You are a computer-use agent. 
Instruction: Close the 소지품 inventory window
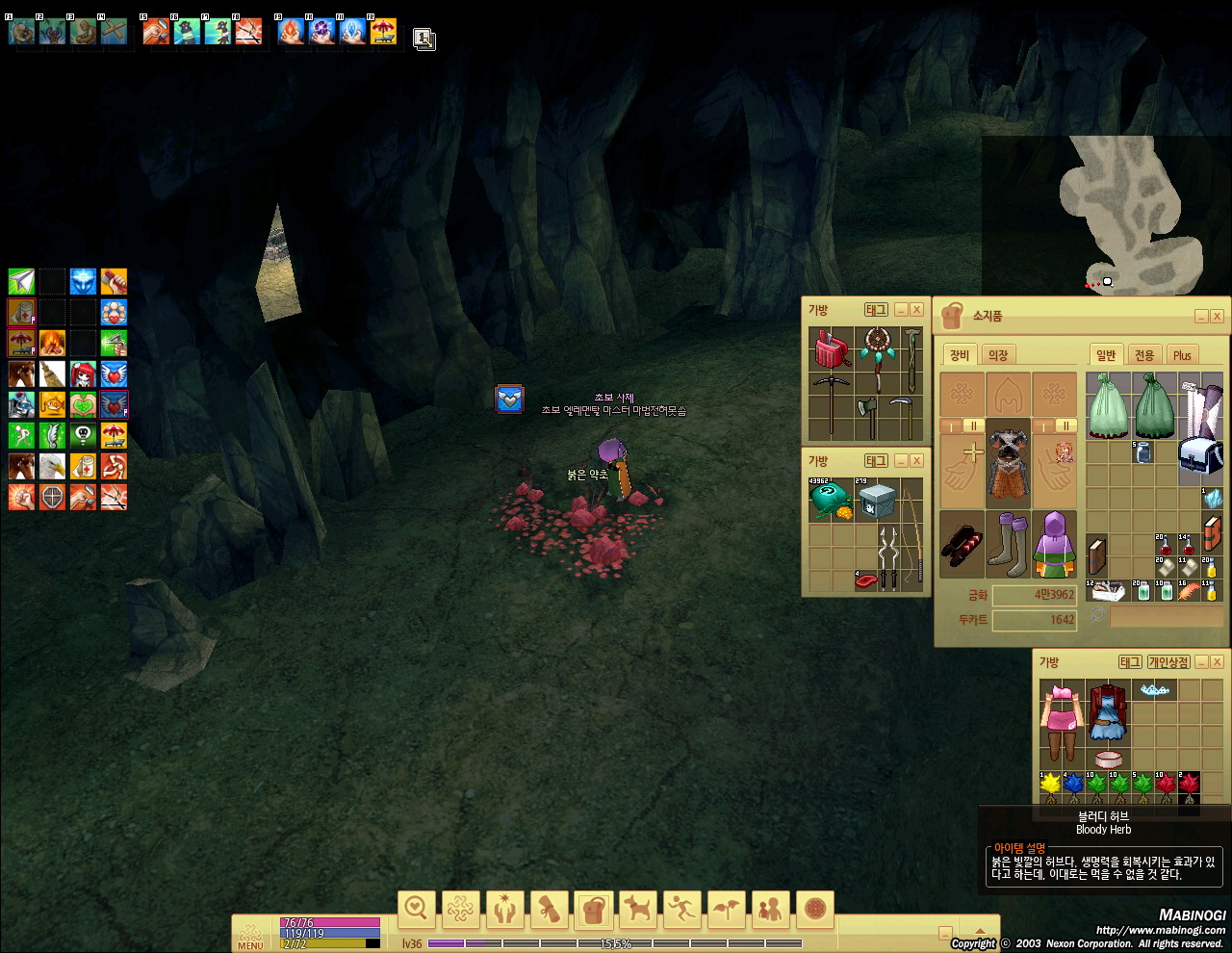(x=1217, y=317)
